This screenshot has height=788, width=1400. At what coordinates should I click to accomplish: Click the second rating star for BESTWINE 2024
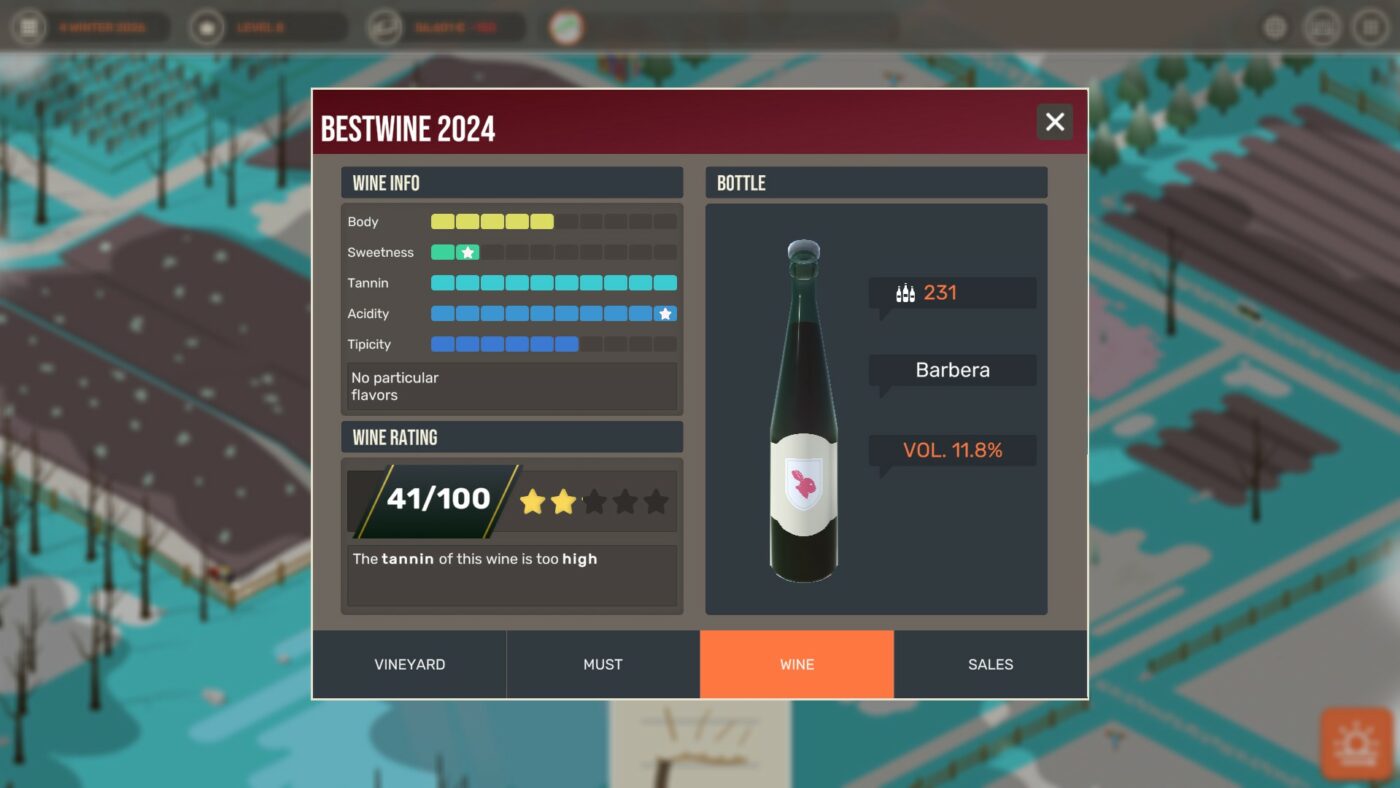point(563,501)
